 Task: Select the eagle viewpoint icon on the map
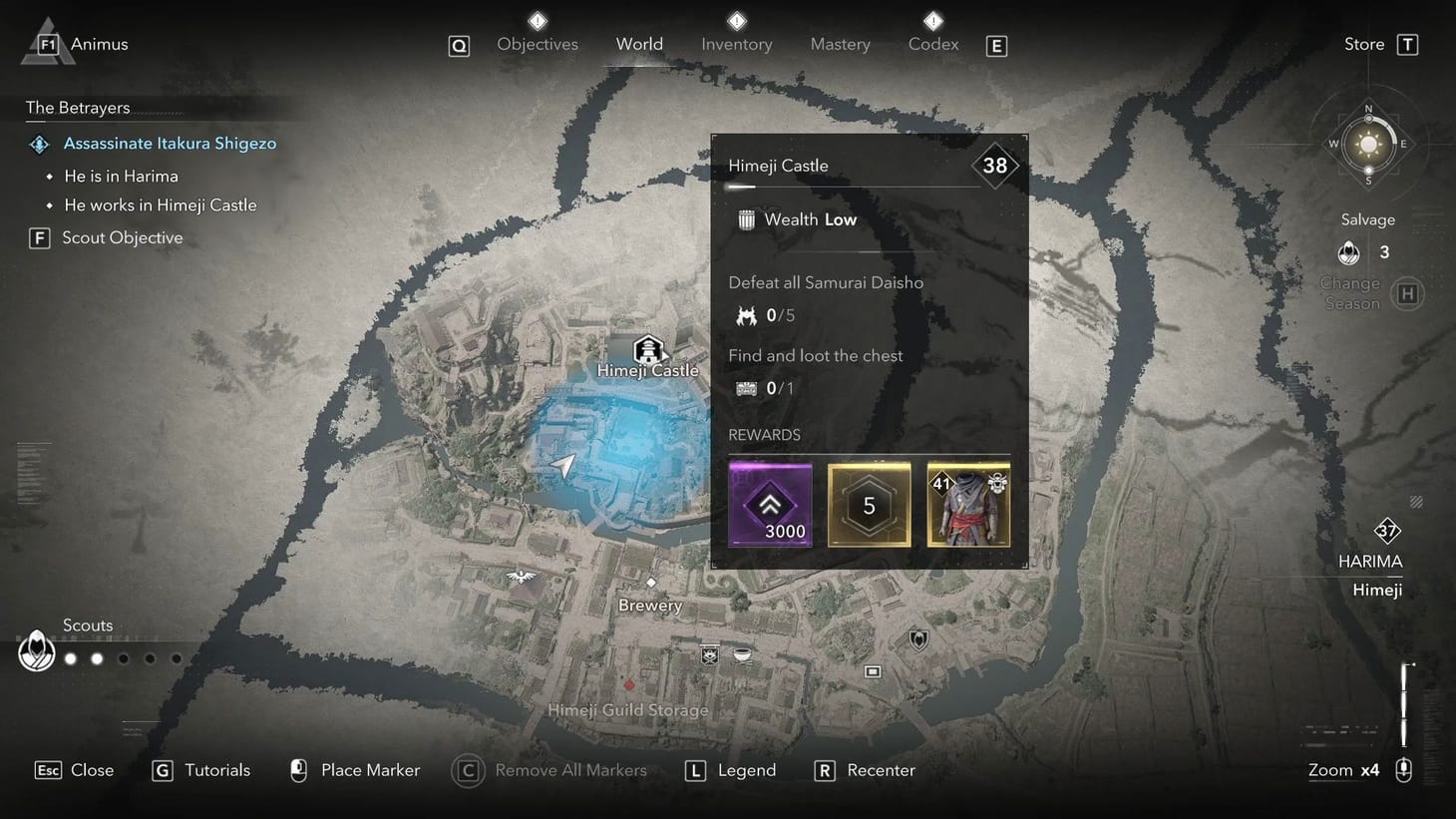pyautogui.click(x=522, y=577)
